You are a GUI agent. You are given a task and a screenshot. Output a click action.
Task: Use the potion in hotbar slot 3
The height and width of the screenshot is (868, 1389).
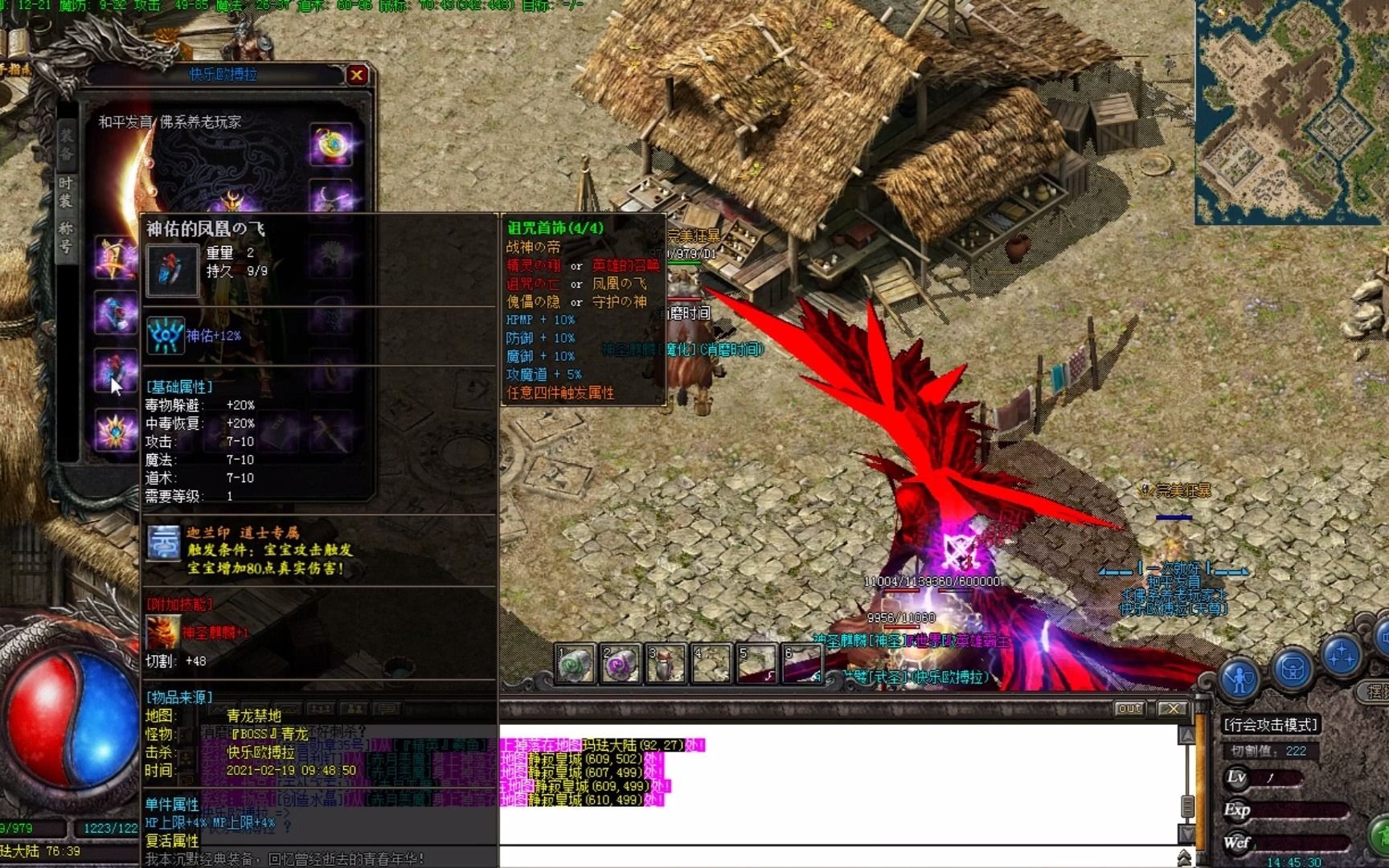coord(666,665)
